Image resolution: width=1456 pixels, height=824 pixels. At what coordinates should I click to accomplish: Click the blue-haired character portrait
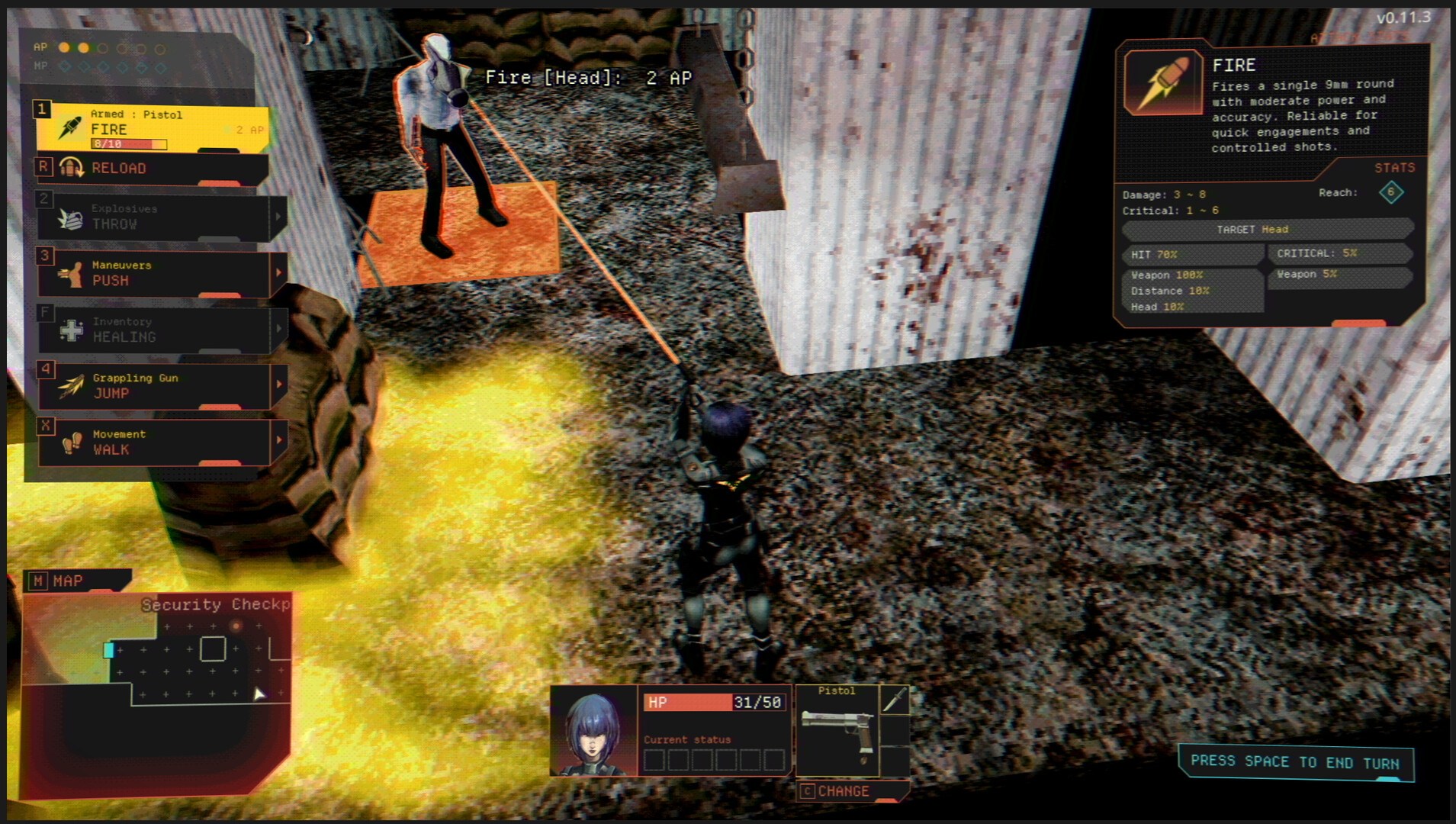coord(593,731)
